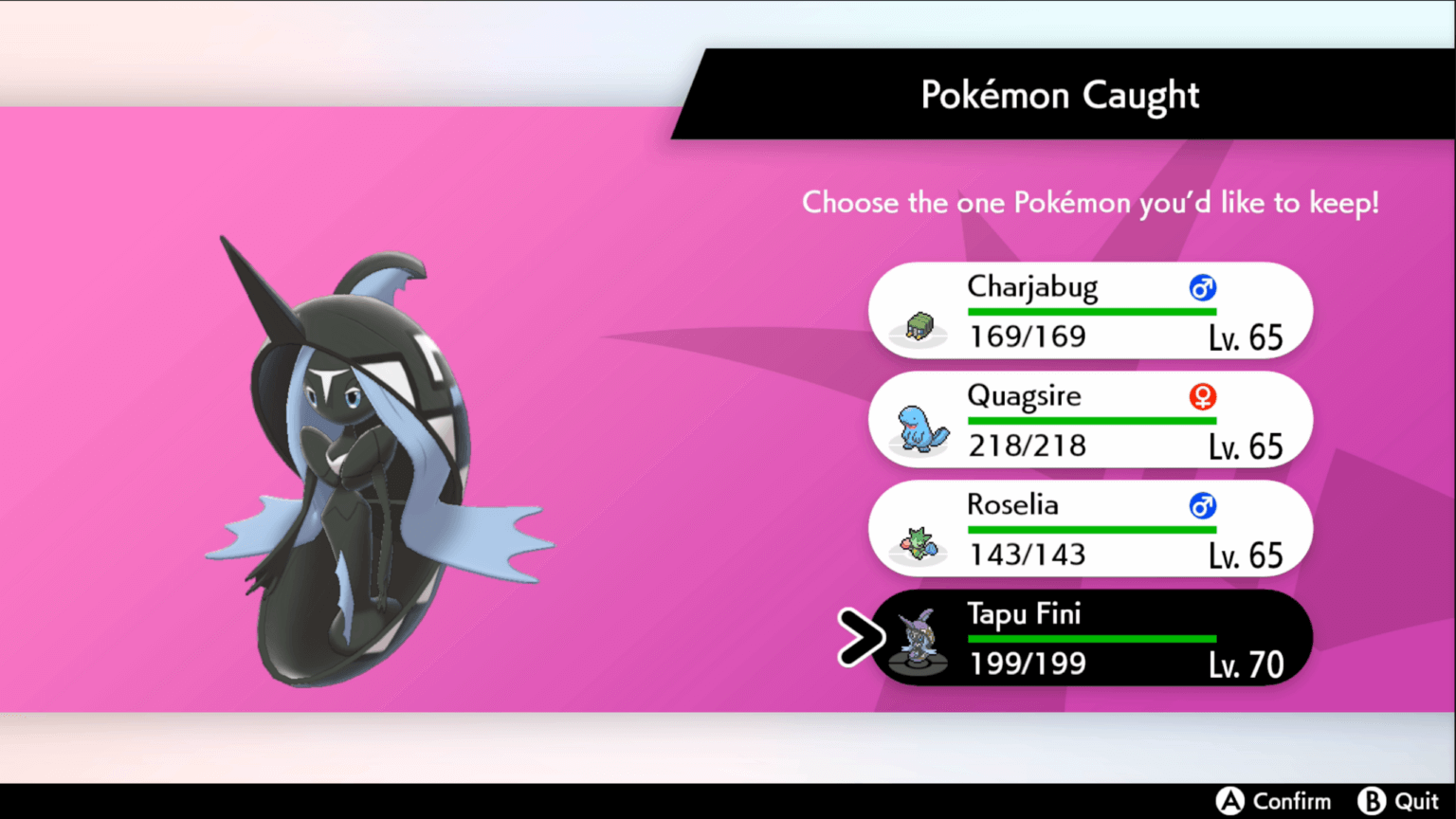This screenshot has height=819, width=1456.
Task: Click the selection arrow beside Tapu Fini
Action: coord(859,638)
